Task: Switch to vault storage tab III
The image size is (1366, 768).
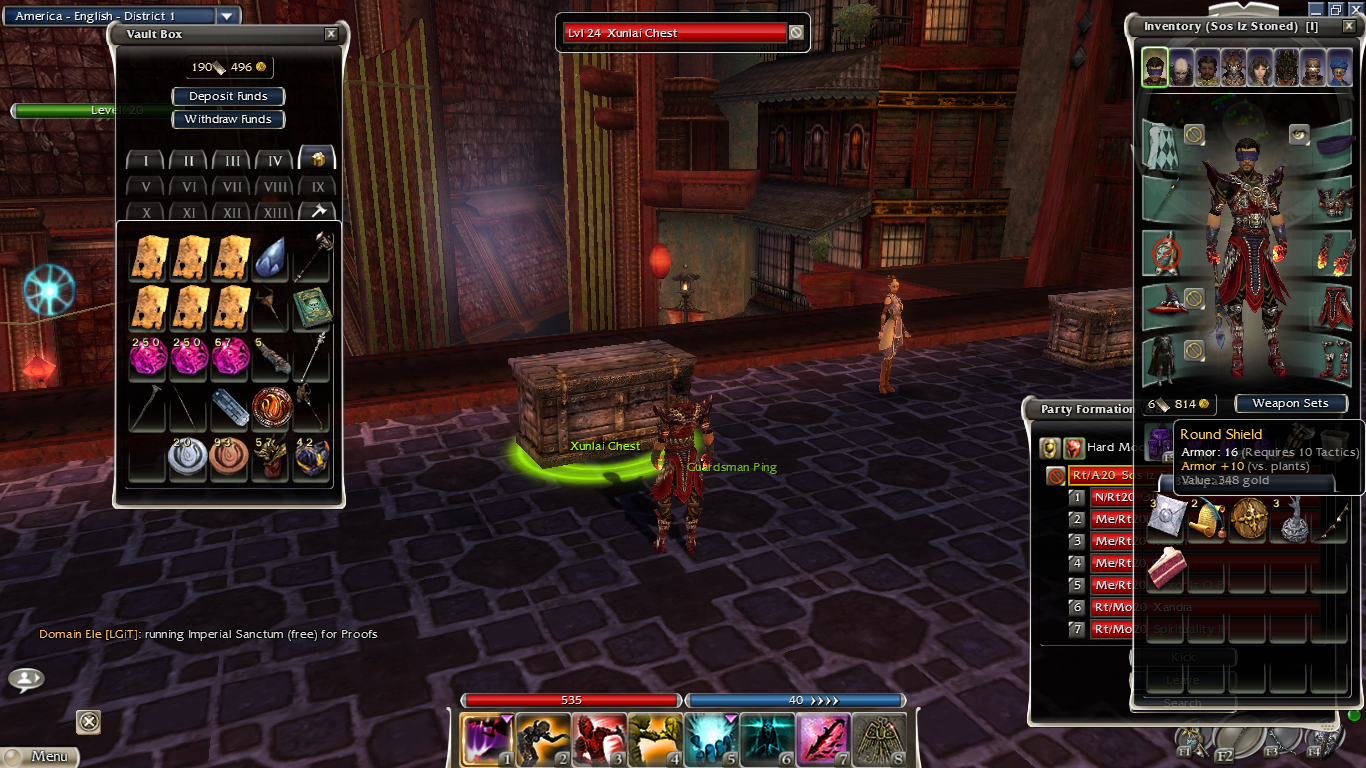Action: (x=231, y=160)
